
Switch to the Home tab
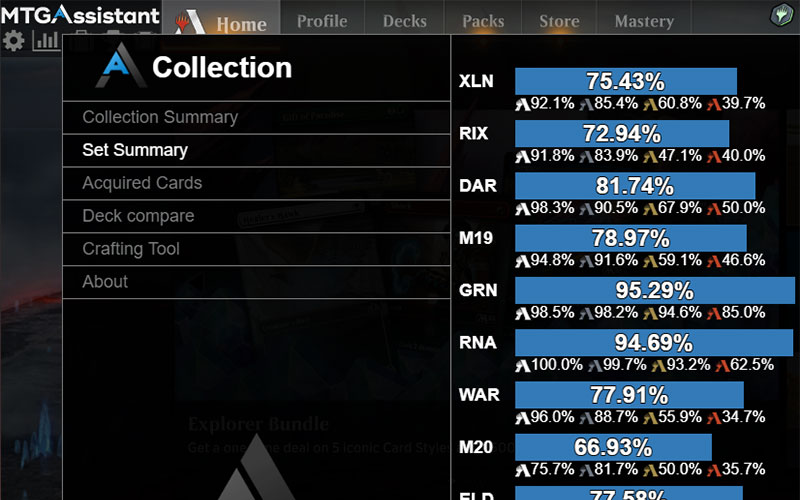coord(241,24)
